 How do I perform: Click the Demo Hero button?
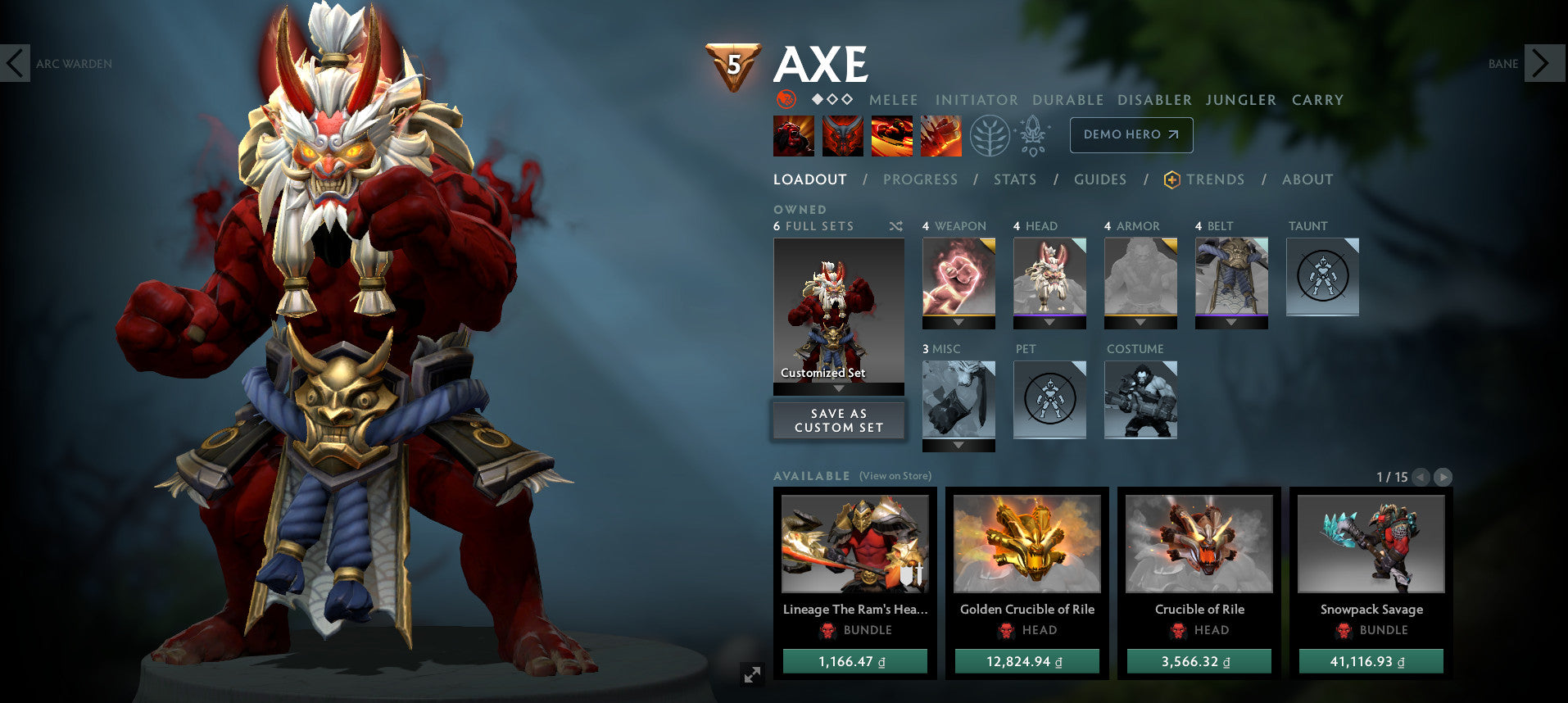point(1131,134)
